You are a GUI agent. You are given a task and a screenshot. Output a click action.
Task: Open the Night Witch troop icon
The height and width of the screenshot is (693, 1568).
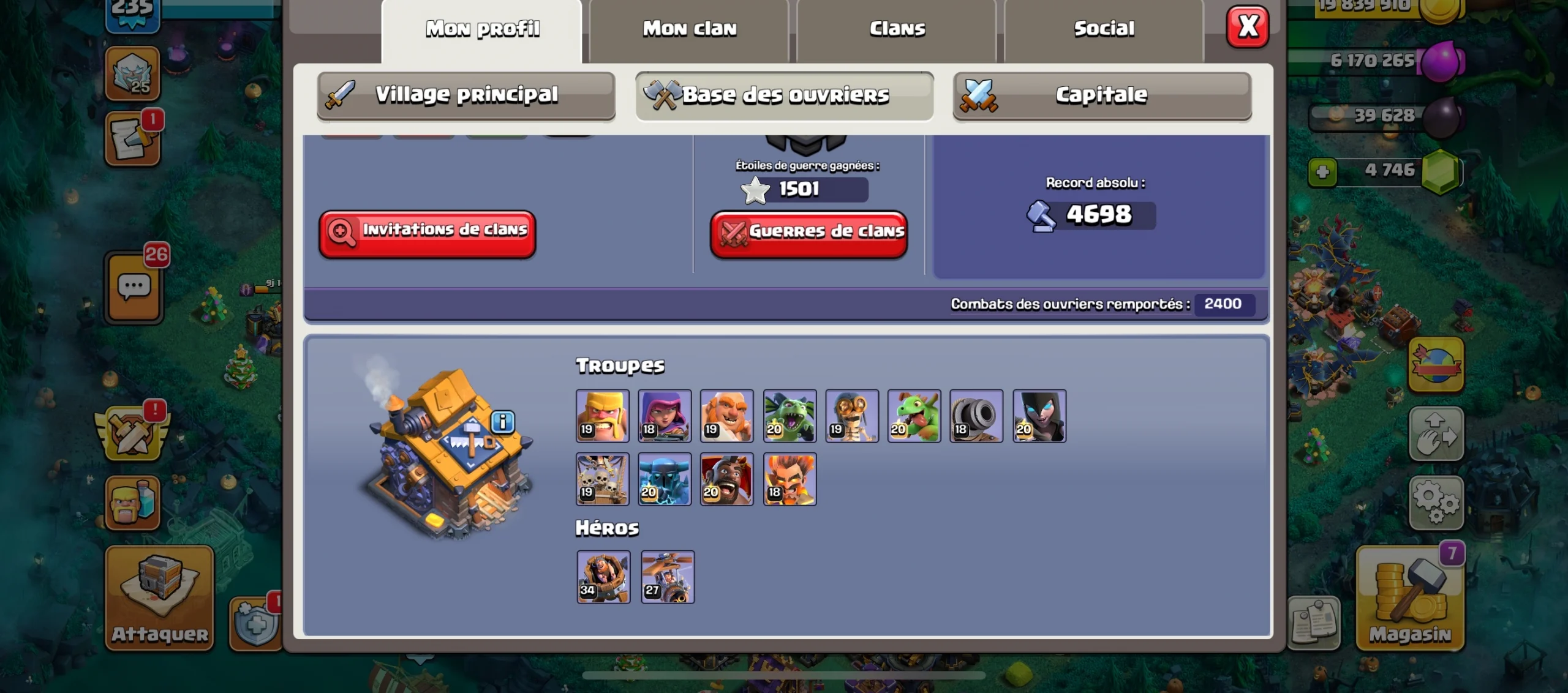click(1039, 416)
